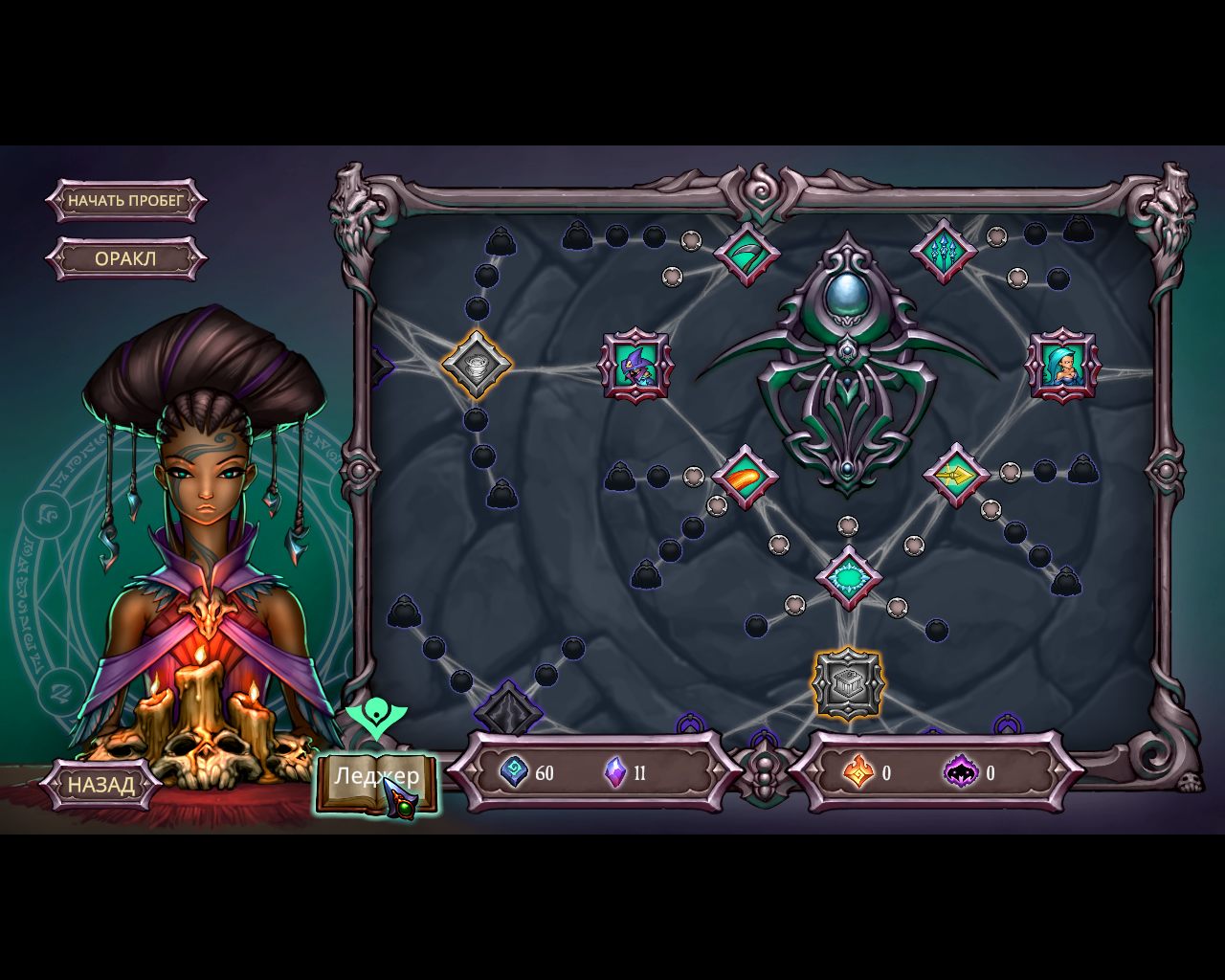Select the flaming meteor skill node

[746, 476]
